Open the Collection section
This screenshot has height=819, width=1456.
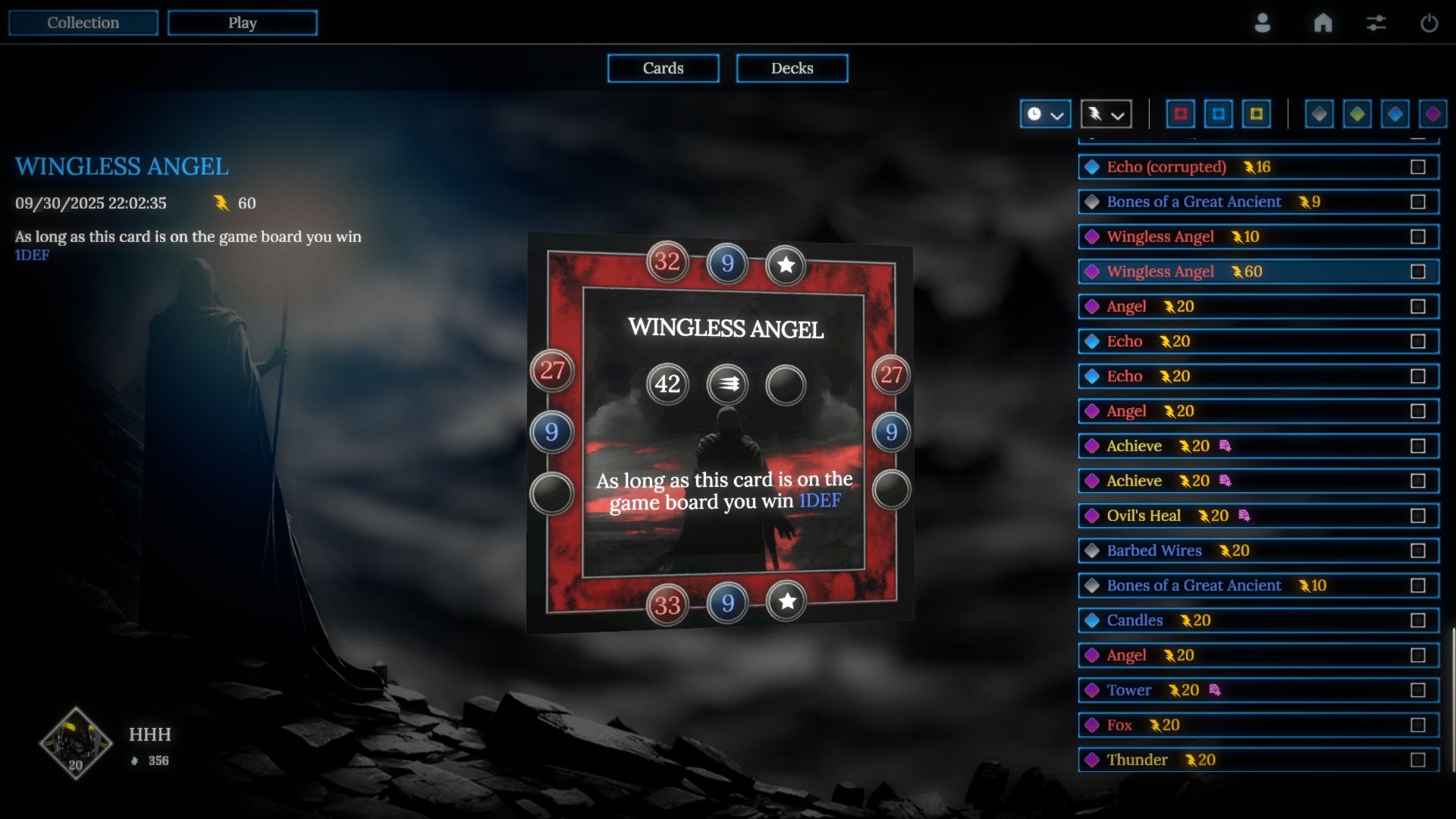pos(83,23)
